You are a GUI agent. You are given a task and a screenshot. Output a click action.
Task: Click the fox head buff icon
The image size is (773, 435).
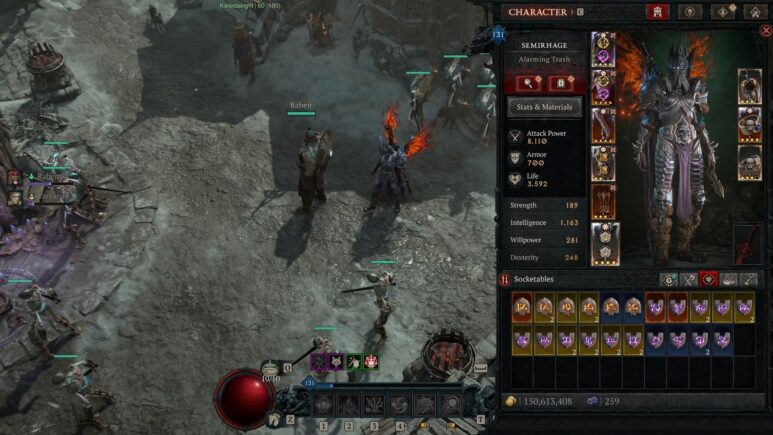pyautogui.click(x=337, y=361)
